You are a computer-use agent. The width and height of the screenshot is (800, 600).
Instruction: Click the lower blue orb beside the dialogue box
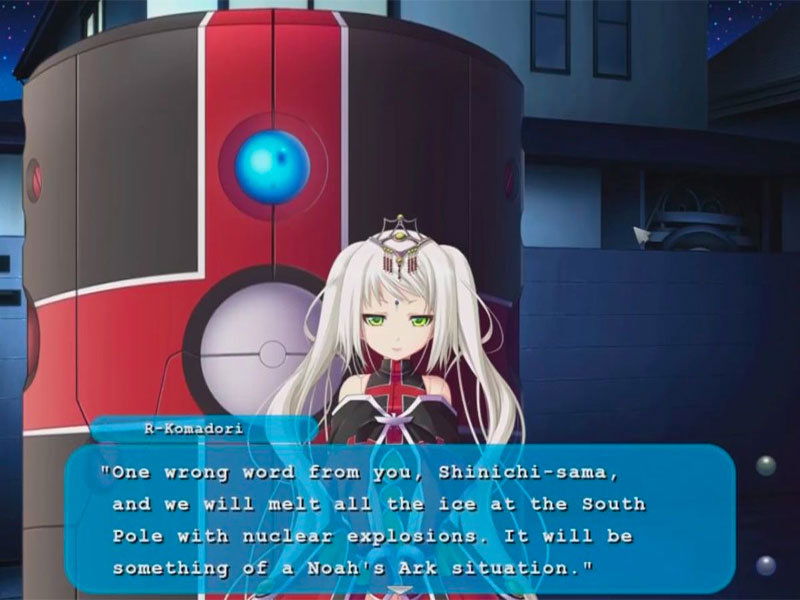tap(766, 565)
